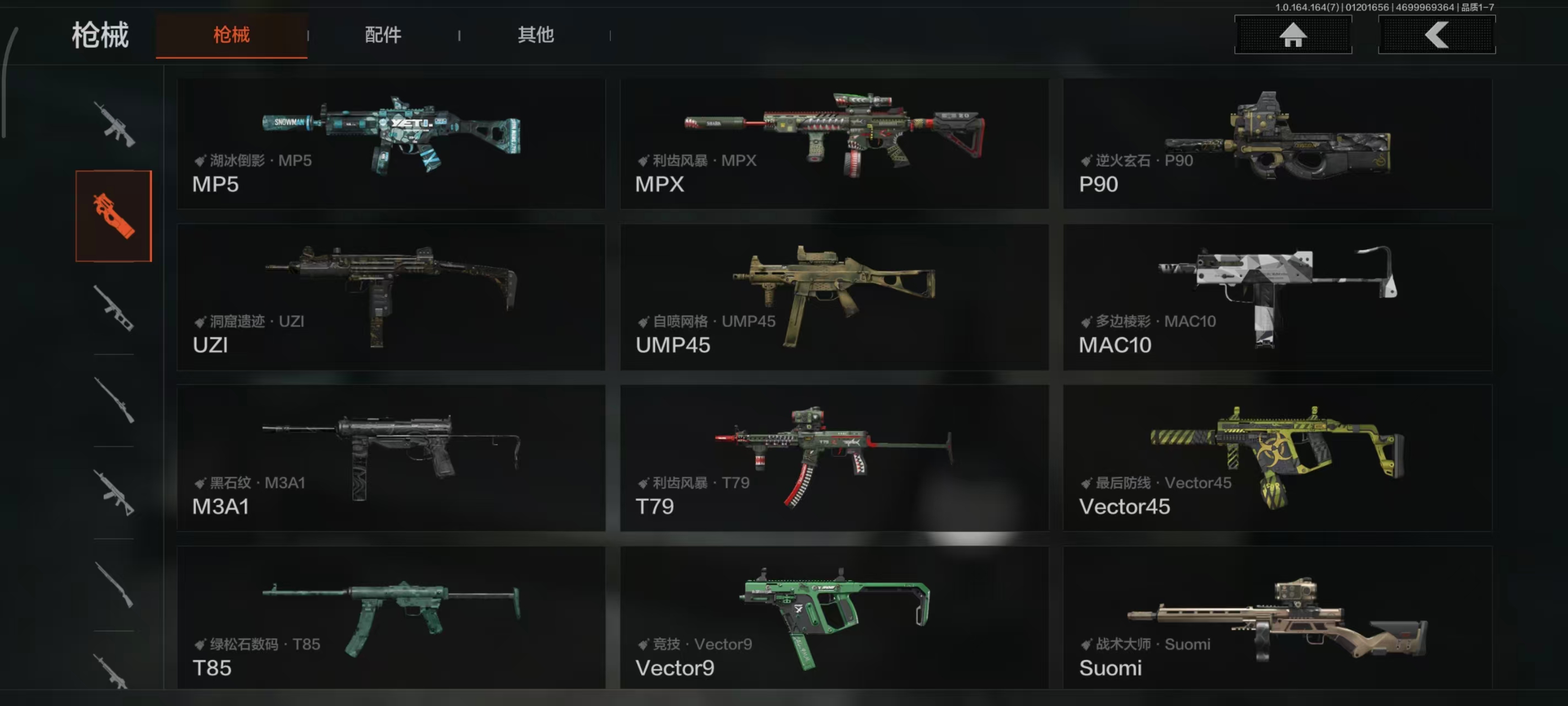
Task: Click the back arrow button
Action: (1436, 35)
